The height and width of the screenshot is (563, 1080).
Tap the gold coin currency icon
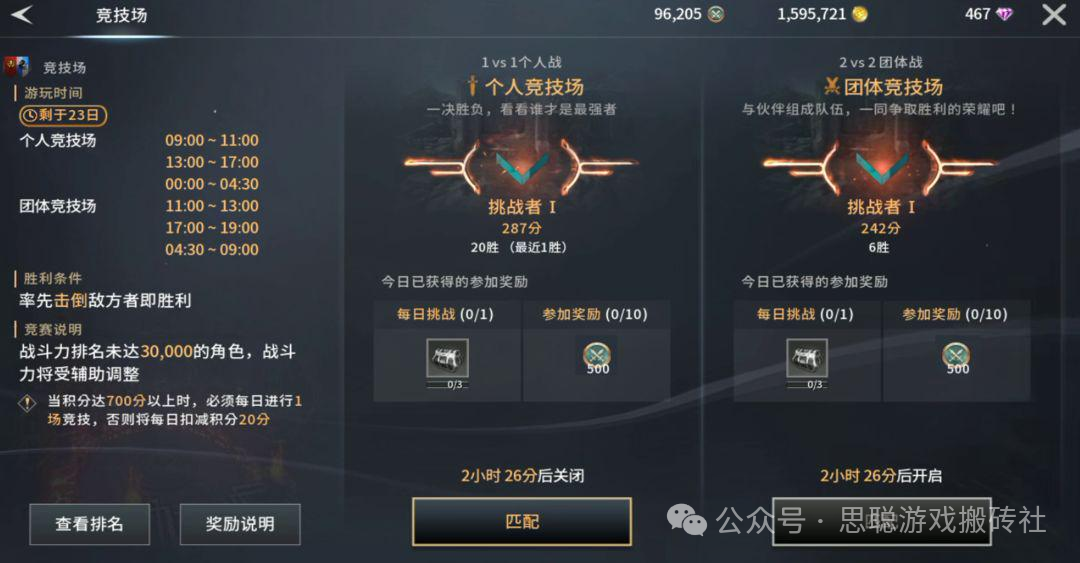click(x=859, y=14)
